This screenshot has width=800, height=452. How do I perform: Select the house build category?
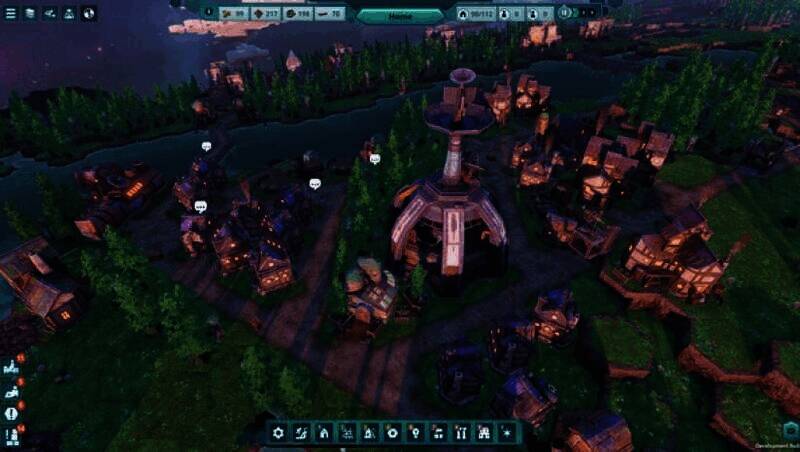coord(323,433)
